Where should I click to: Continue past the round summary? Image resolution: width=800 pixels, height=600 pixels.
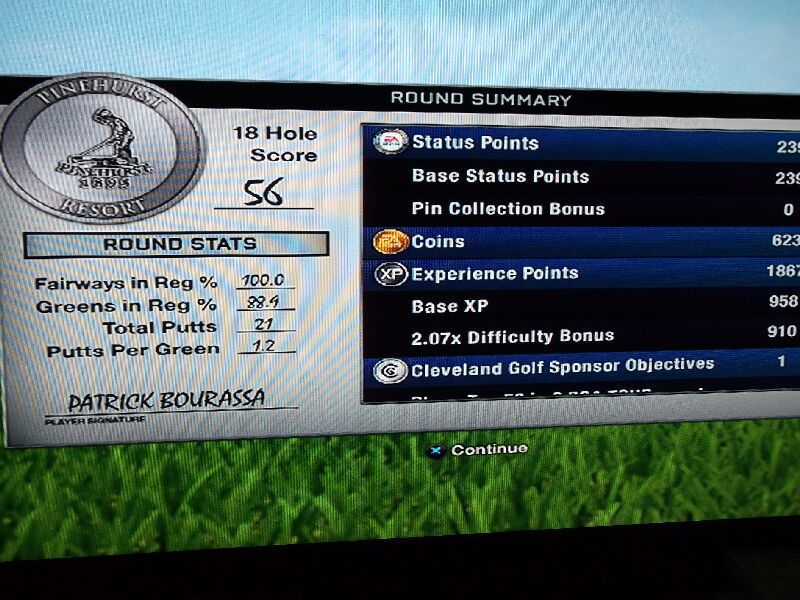coord(478,450)
